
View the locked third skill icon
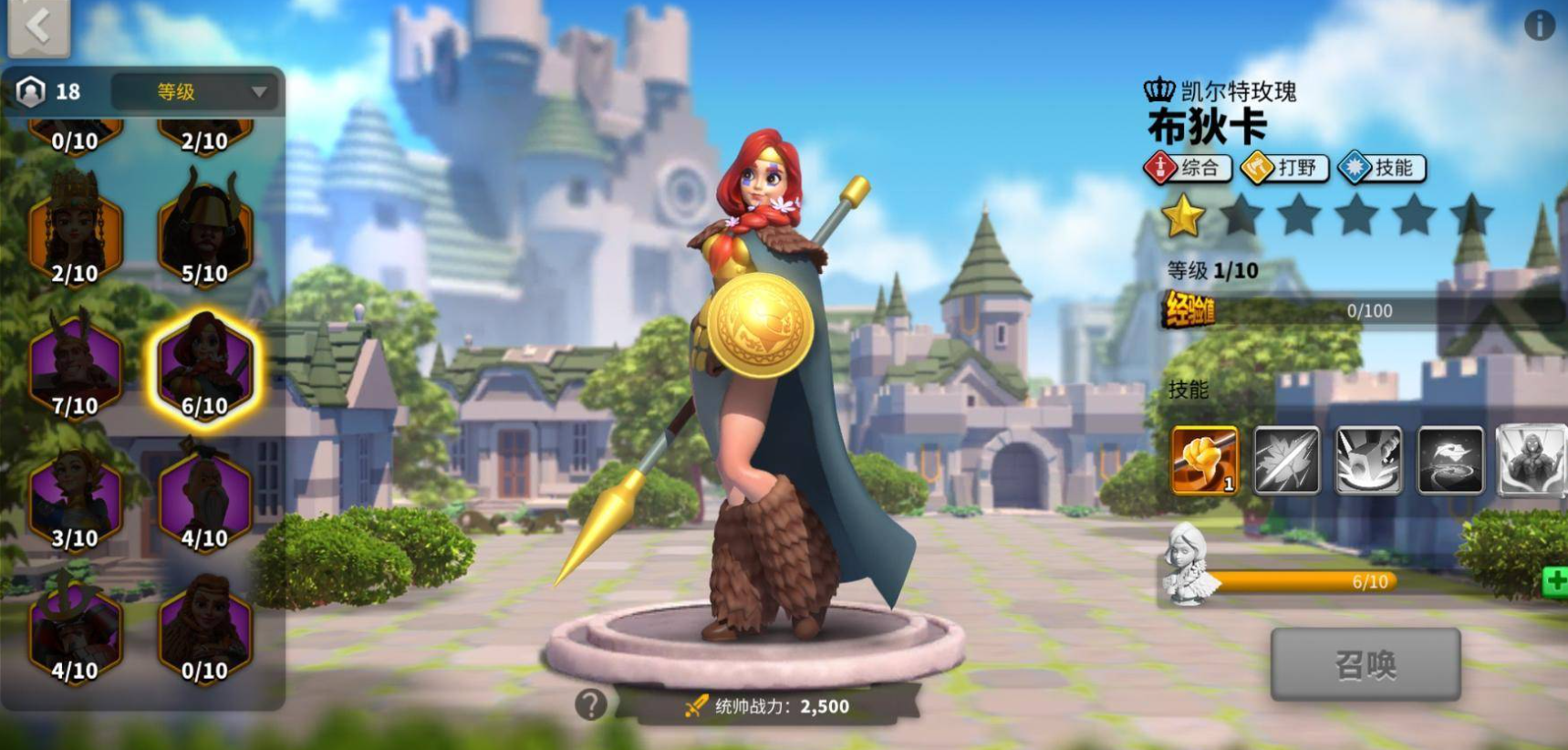pyautogui.click(x=1368, y=460)
